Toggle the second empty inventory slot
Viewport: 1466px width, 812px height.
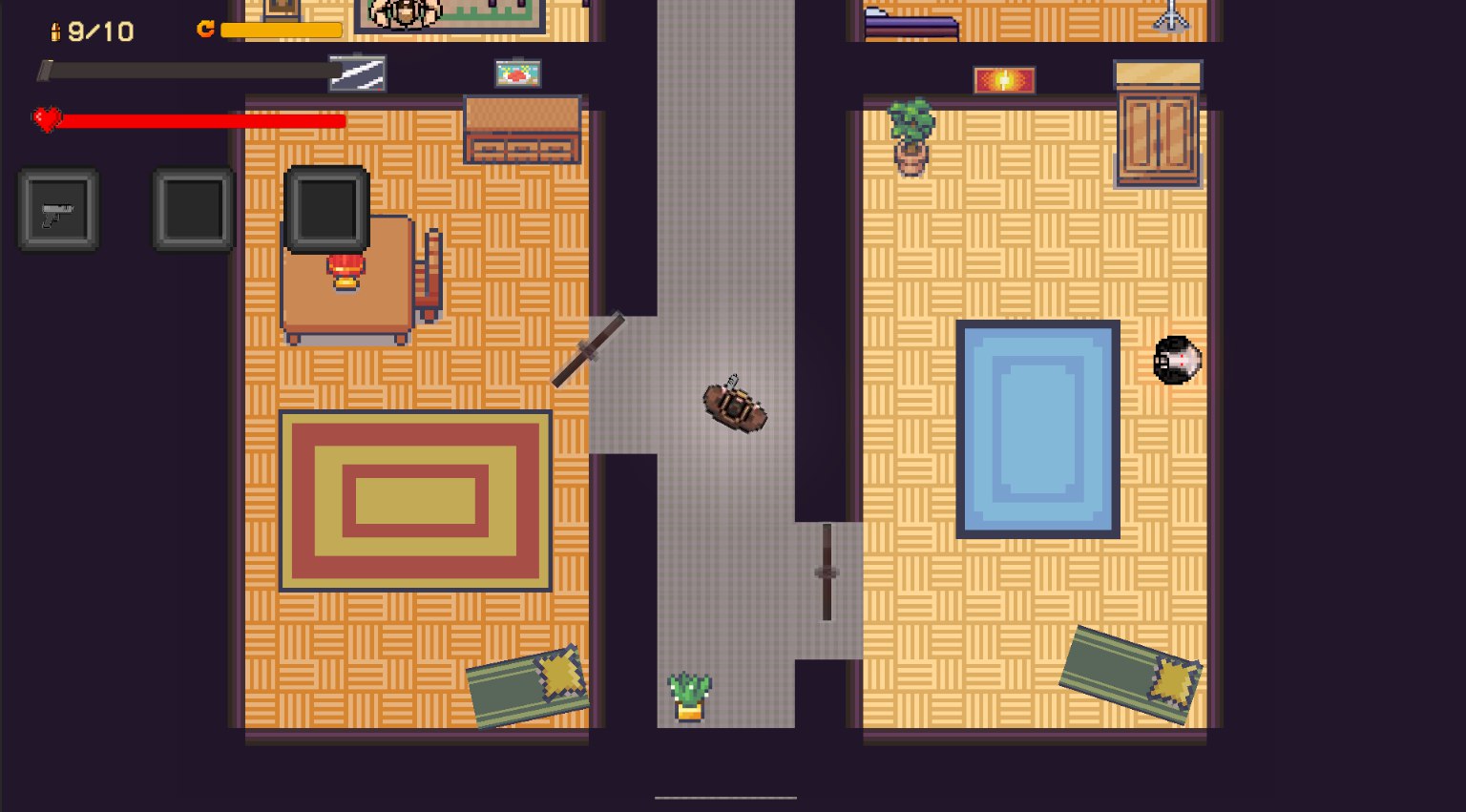pyautogui.click(x=192, y=208)
